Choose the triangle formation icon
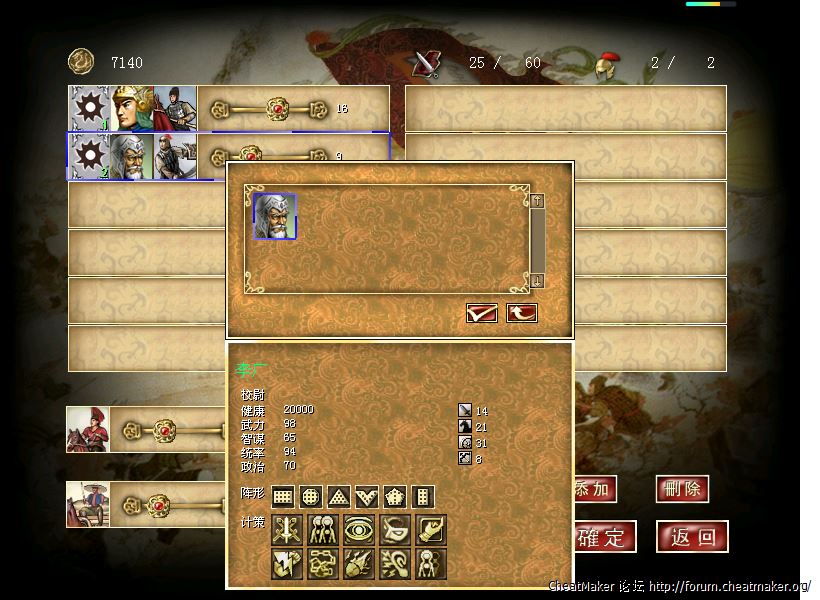The width and height of the screenshot is (820, 600). tap(339, 497)
